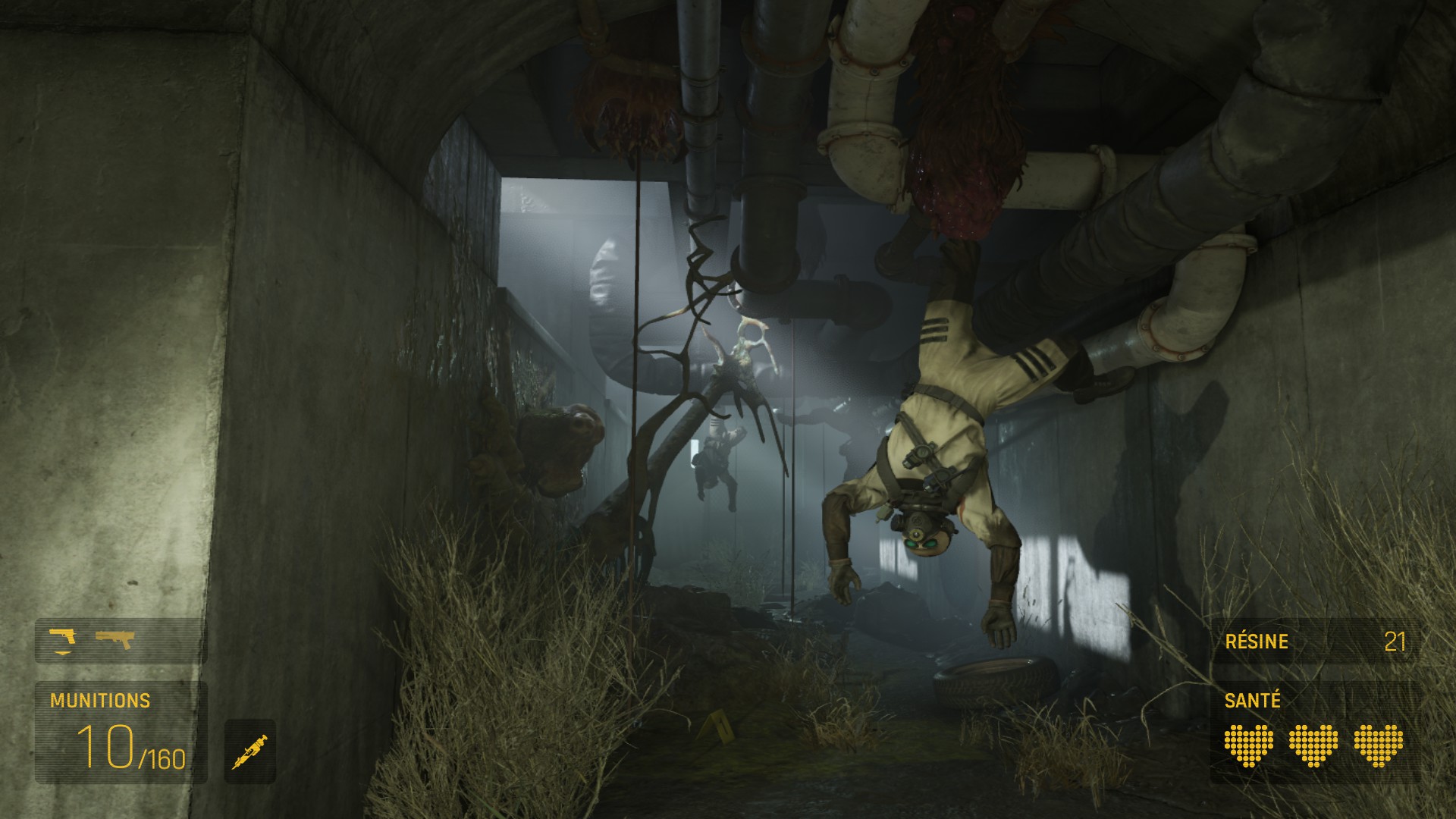Click the health syringe icon
Viewport: 1456px width, 819px height.
250,751
